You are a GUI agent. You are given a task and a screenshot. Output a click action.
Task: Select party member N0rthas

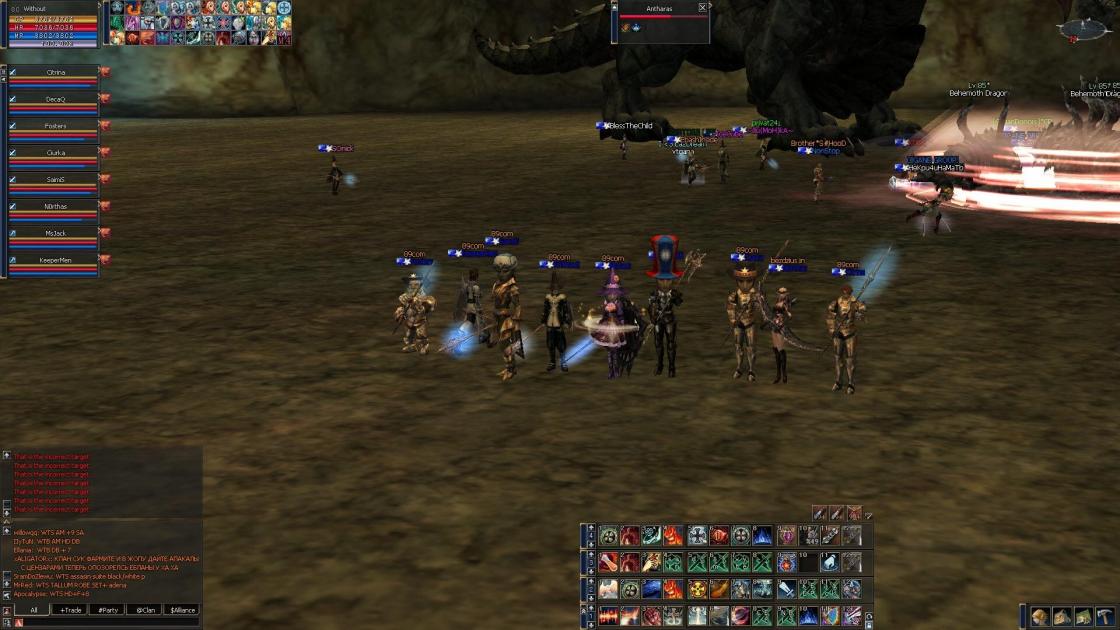tap(55, 206)
